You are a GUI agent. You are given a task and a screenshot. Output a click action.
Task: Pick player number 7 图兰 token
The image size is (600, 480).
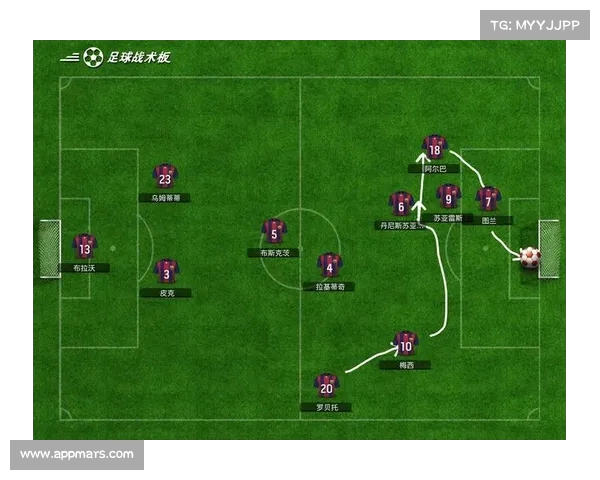487,199
